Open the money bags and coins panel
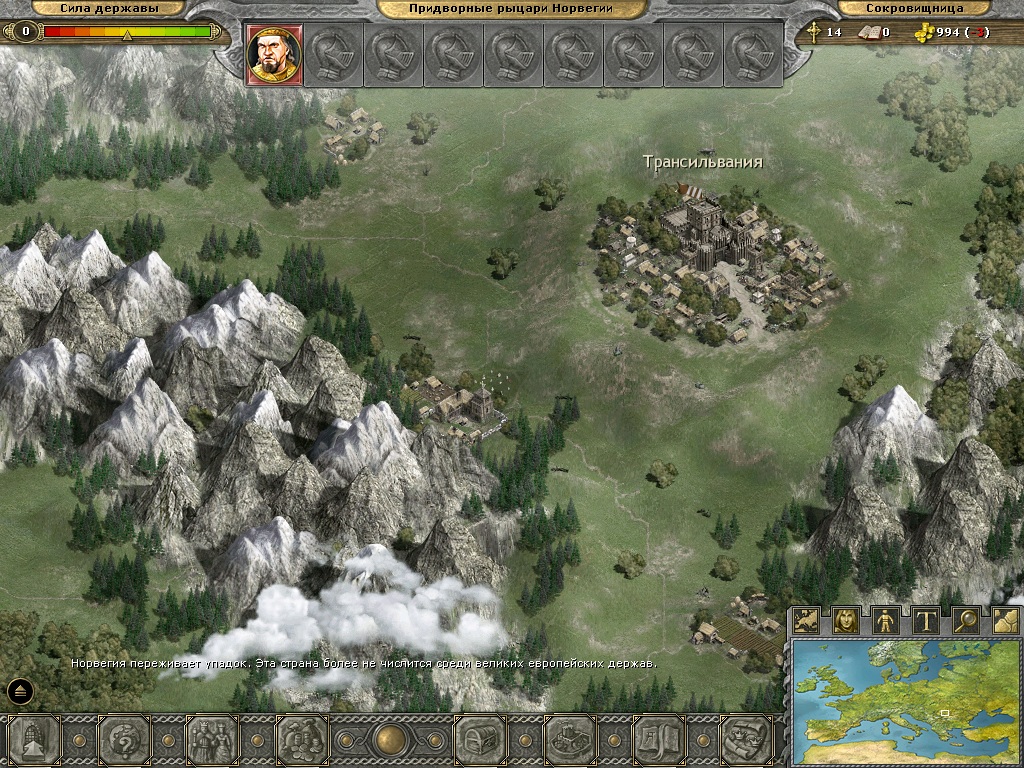This screenshot has width=1024, height=768. coord(302,741)
